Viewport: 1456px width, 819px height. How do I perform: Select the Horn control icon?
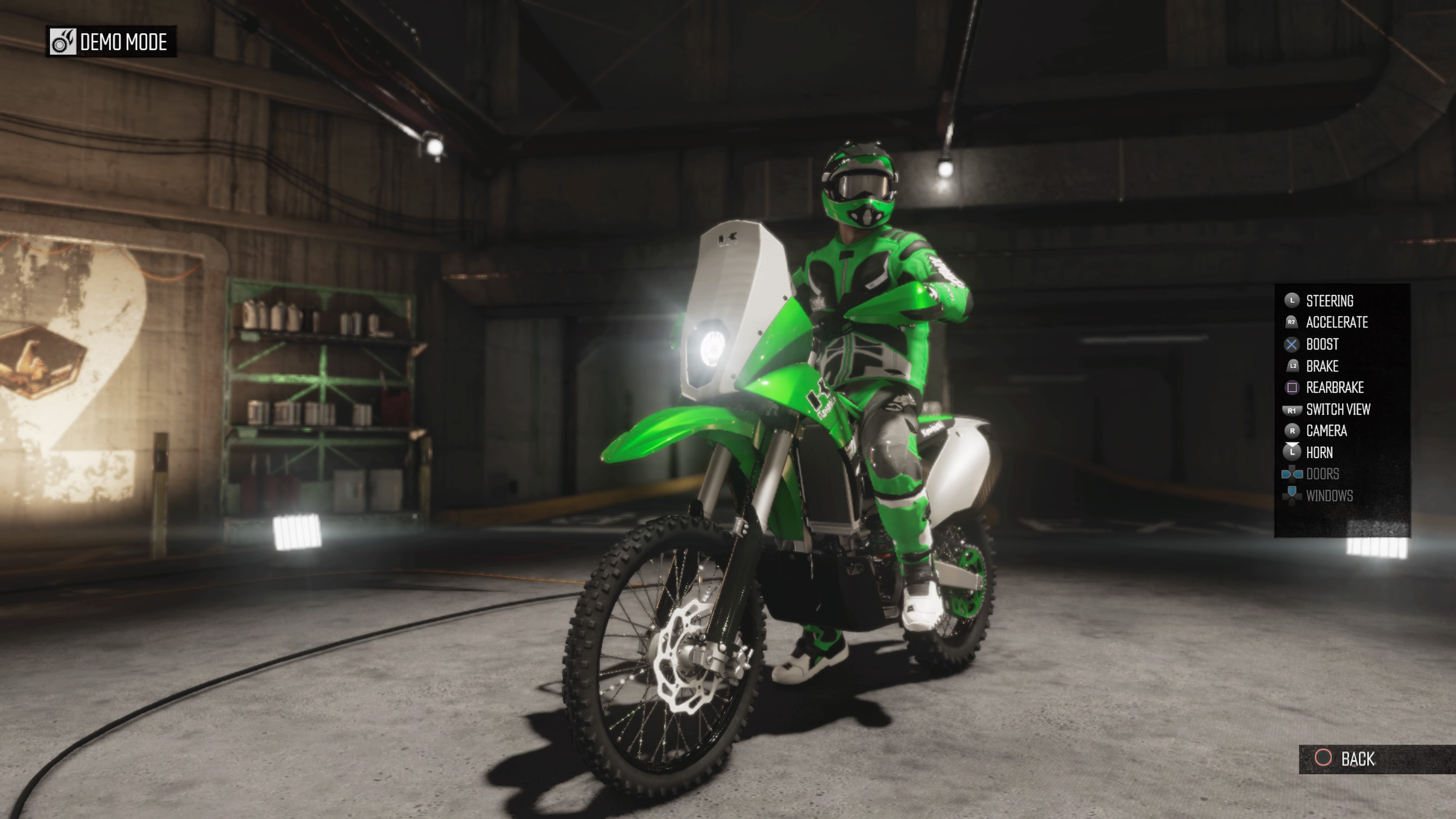pyautogui.click(x=1293, y=452)
